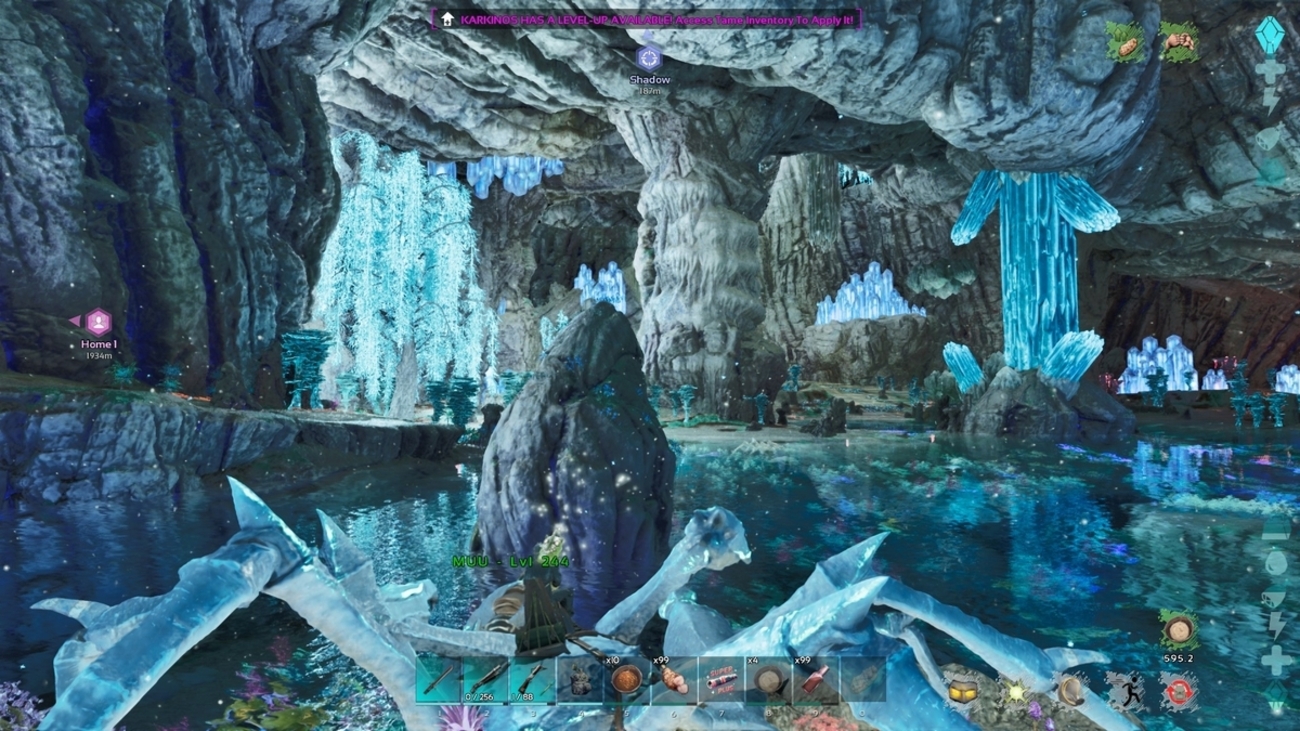Click the green food buff icon with seed
1300x731 pixels.
coord(1125,44)
